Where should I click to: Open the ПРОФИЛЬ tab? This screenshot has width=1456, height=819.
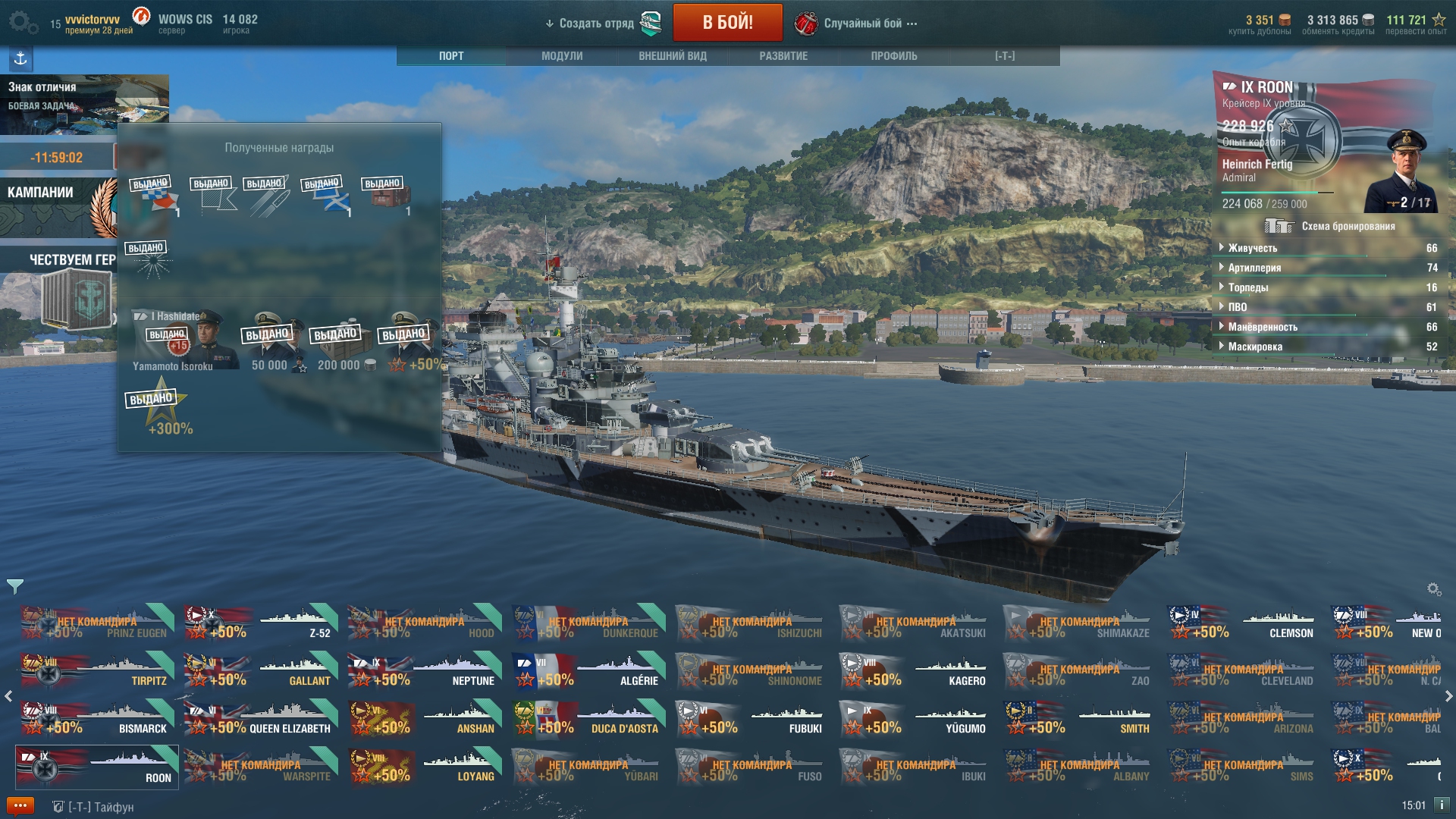click(x=894, y=56)
